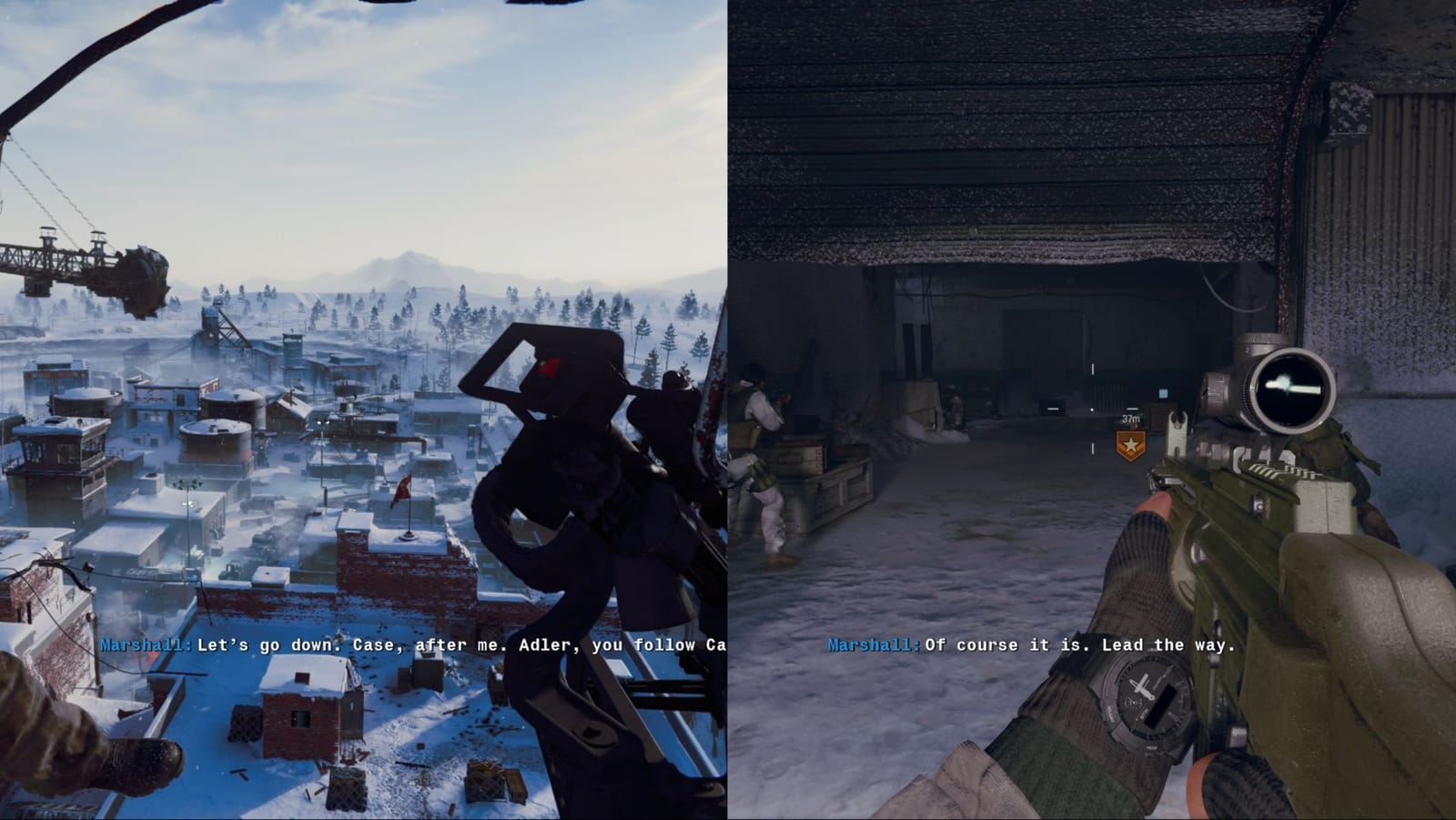Click the subtitle text 'Let's go down'
The image size is (1456, 820).
pos(265,648)
